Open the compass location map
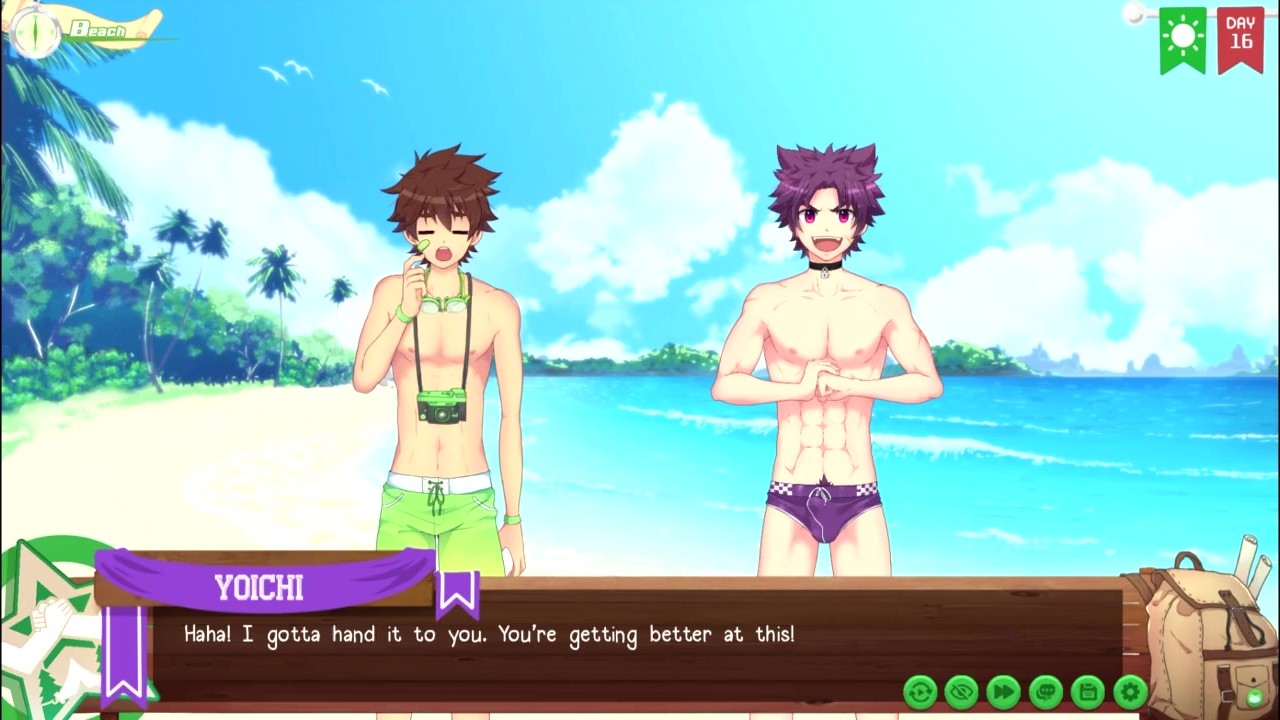 coord(36,30)
